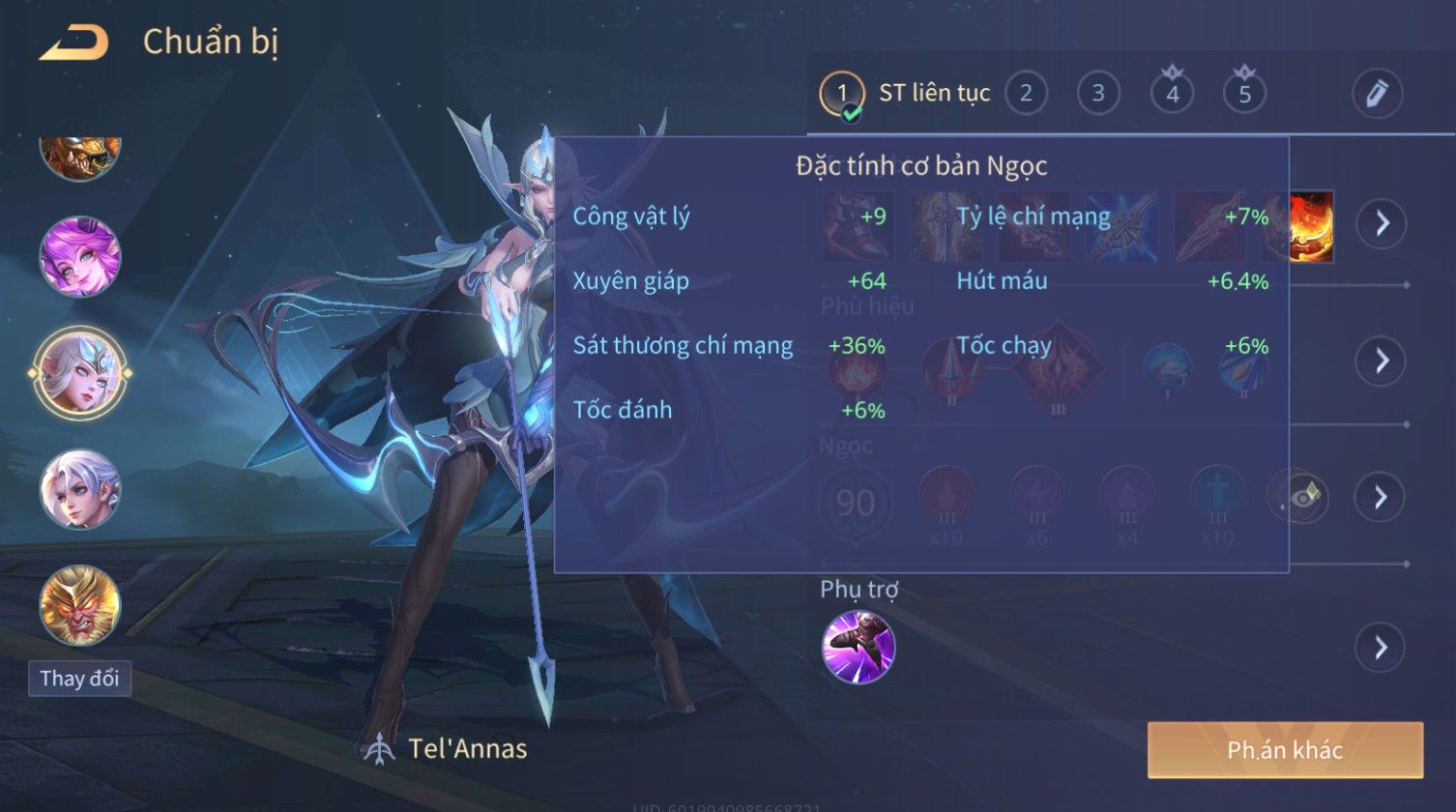Go back using the return arrow
1456x812 pixels.
pos(73,43)
